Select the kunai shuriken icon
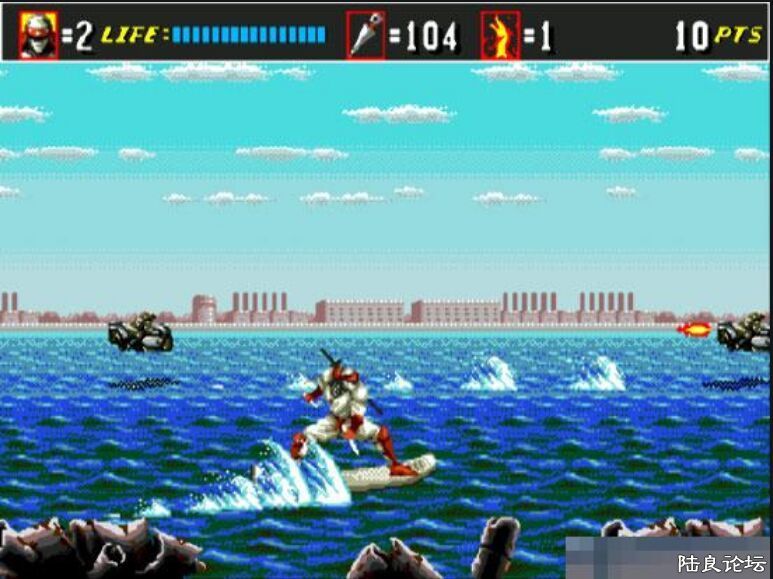This screenshot has width=773, height=579. point(365,36)
